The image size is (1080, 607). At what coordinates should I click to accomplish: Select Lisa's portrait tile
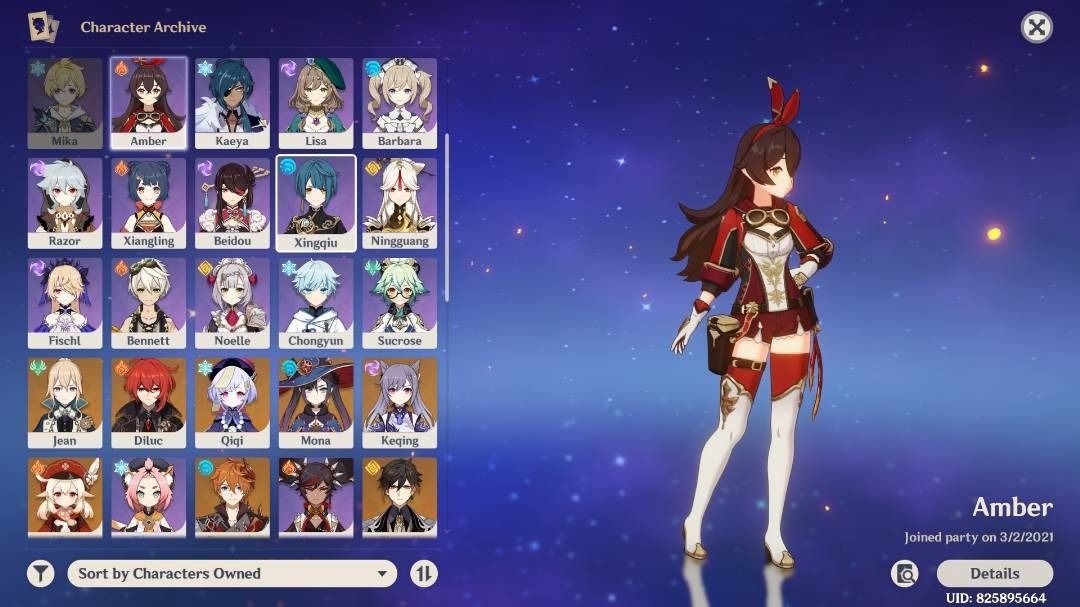click(x=316, y=102)
